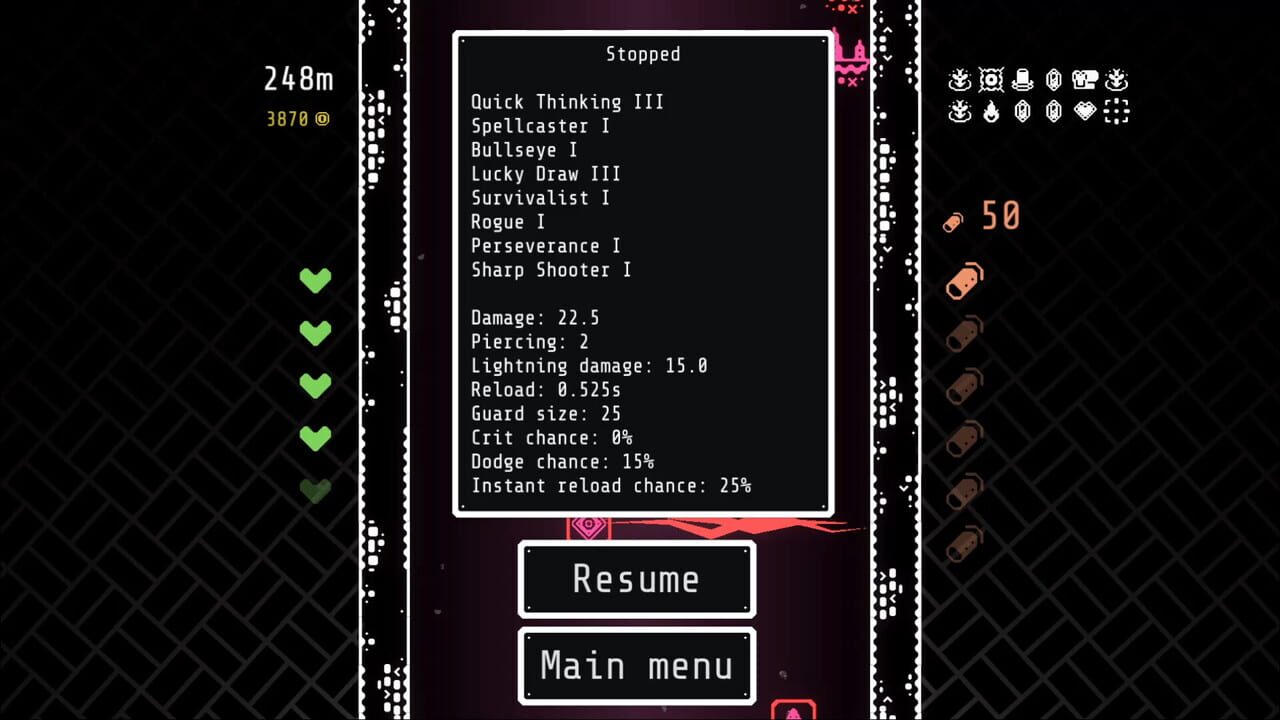Click the Resume button
The image size is (1280, 720).
pyautogui.click(x=636, y=579)
